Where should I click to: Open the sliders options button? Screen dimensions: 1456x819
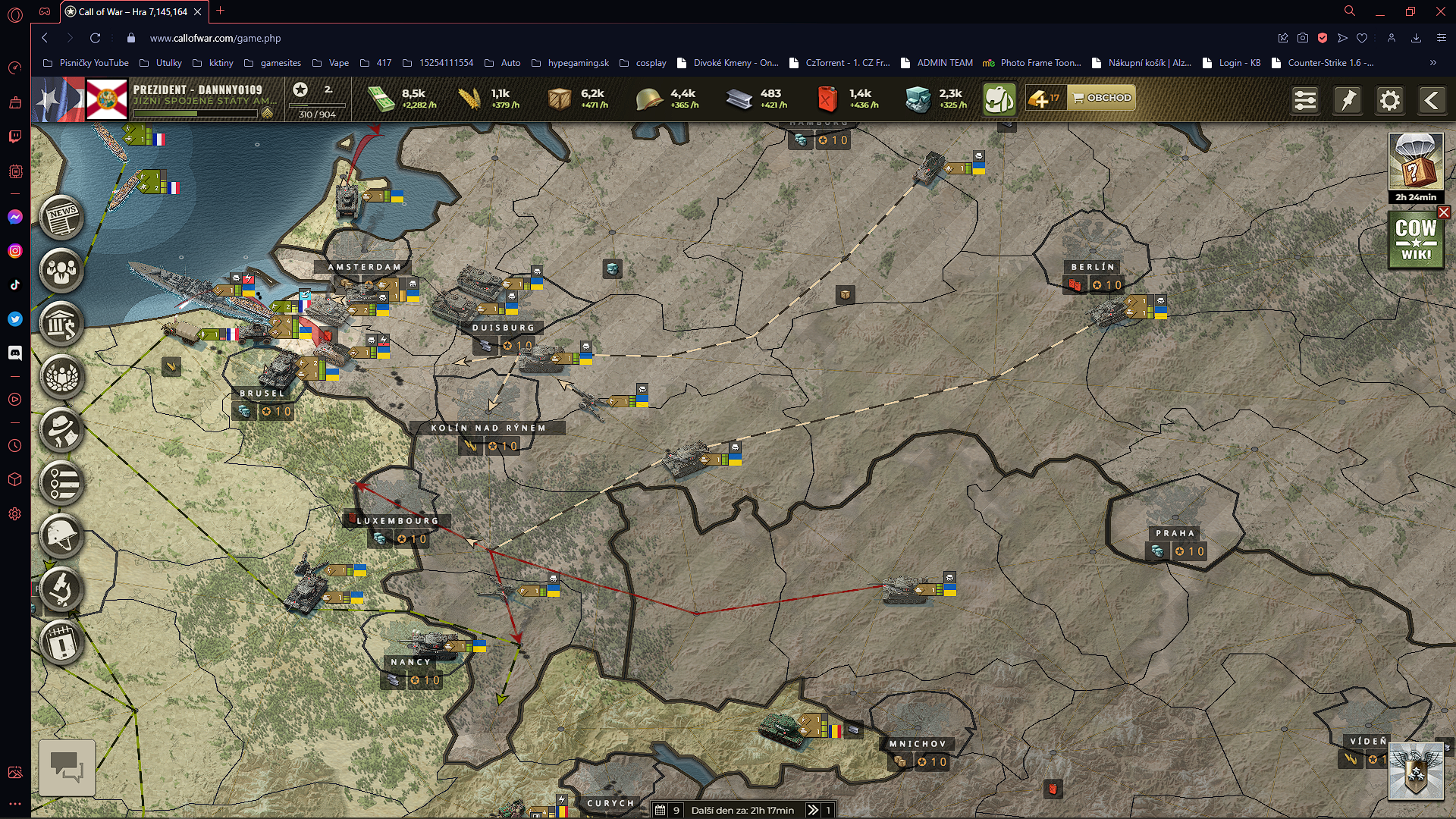click(x=1305, y=100)
